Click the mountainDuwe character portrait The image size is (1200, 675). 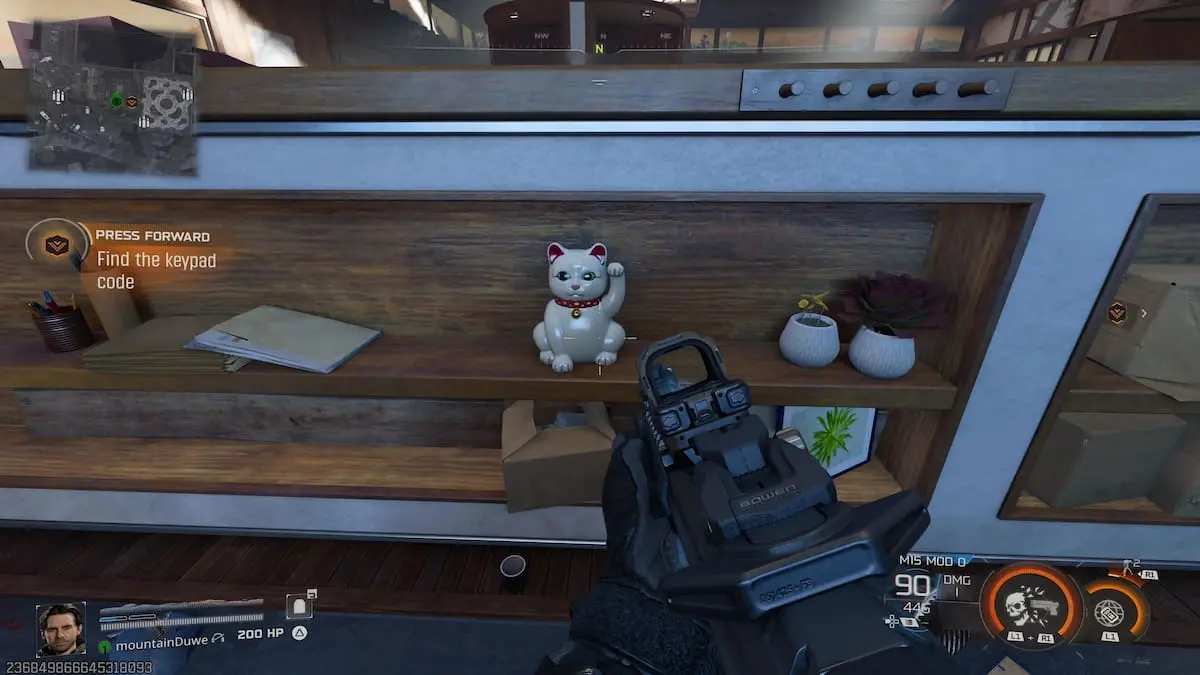61,629
